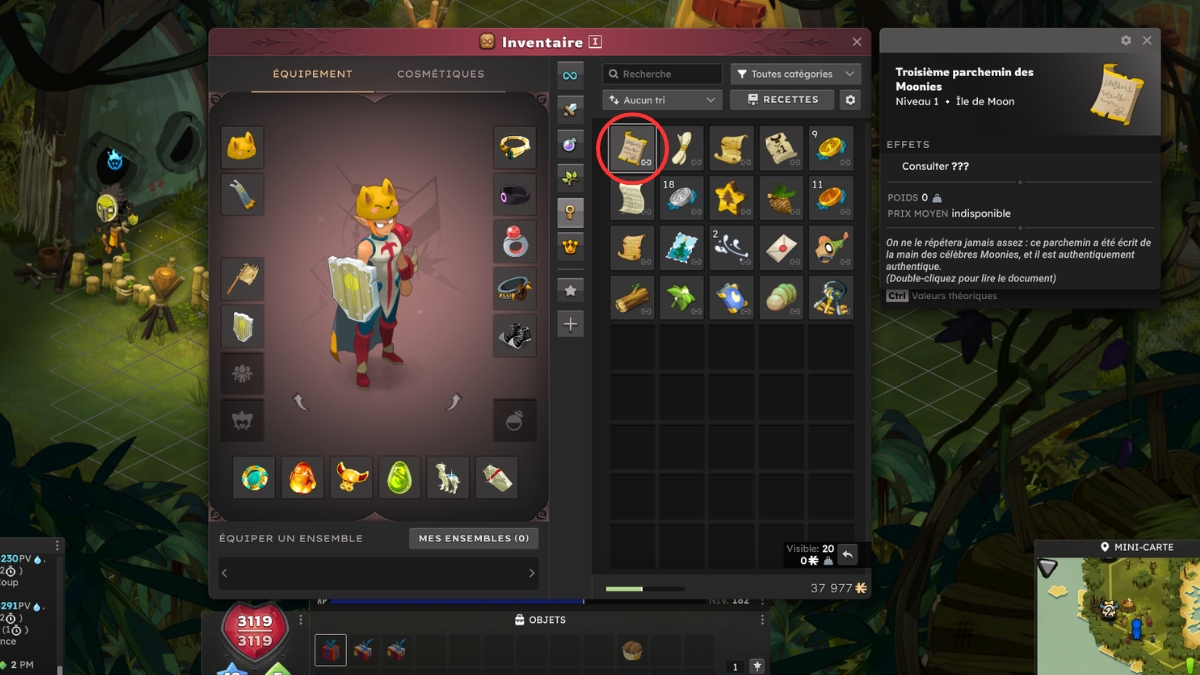
Task: Close the Inventaire window
Action: click(x=857, y=42)
